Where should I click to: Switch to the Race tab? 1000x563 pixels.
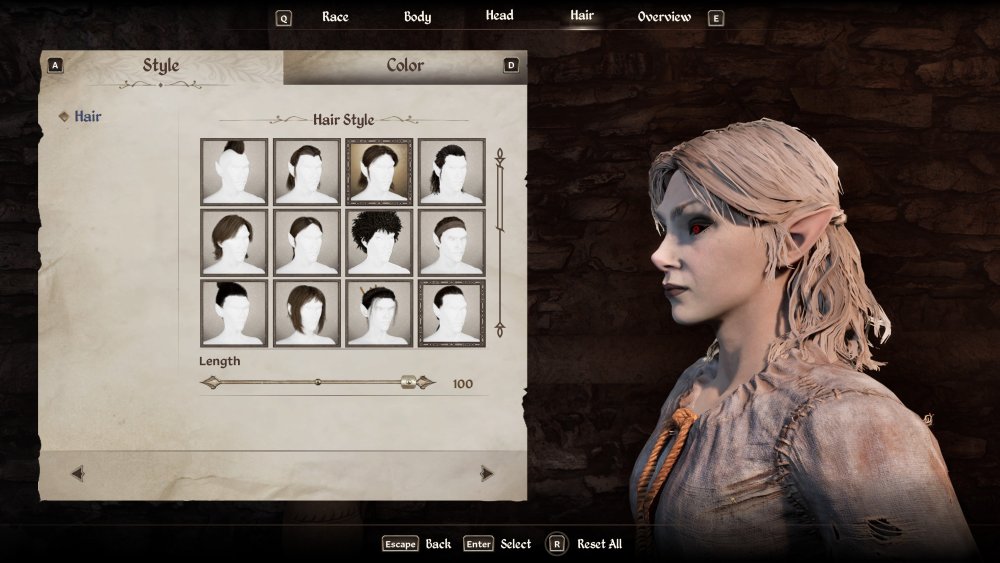335,17
